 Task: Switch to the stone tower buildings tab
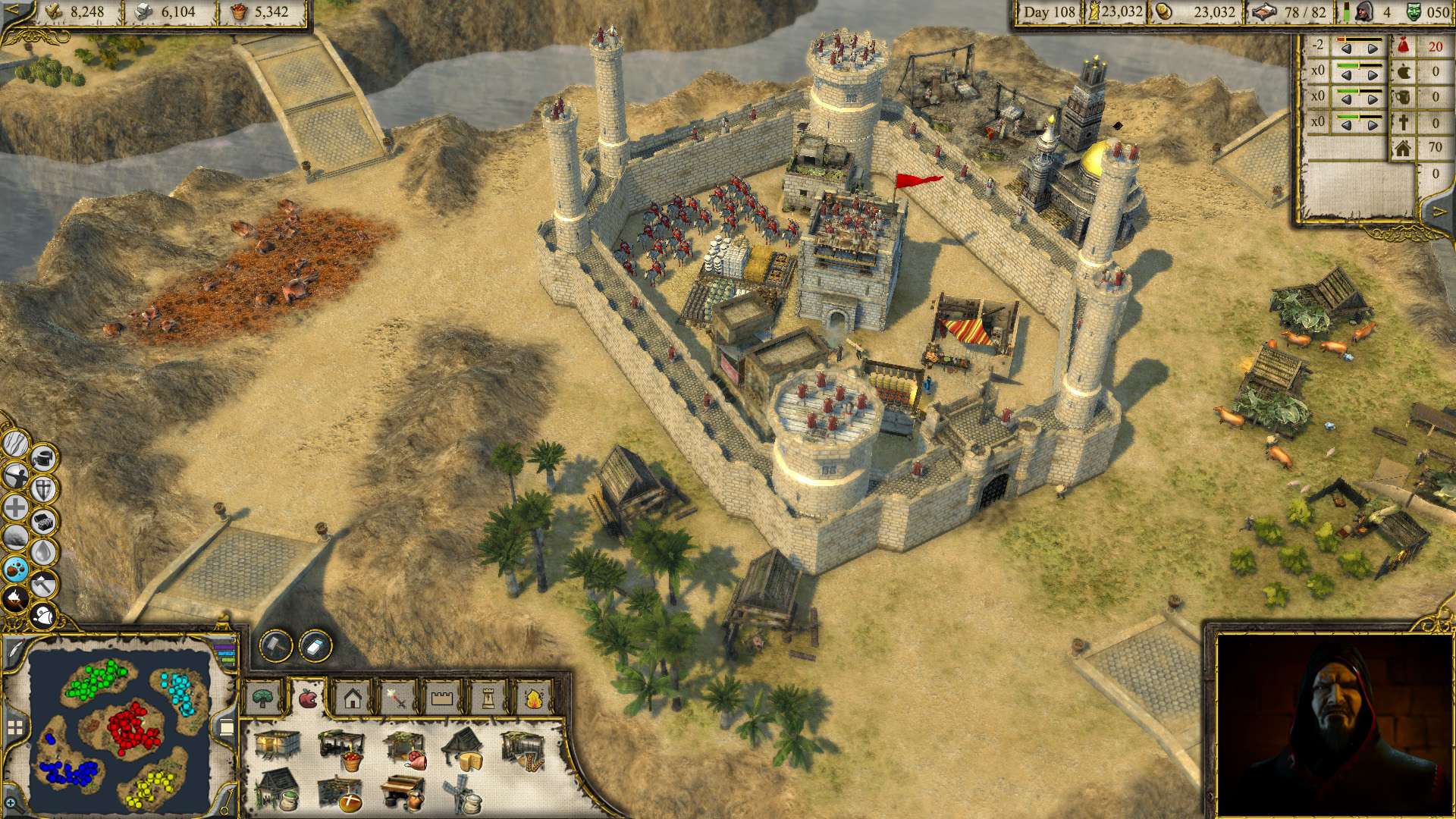pos(487,697)
